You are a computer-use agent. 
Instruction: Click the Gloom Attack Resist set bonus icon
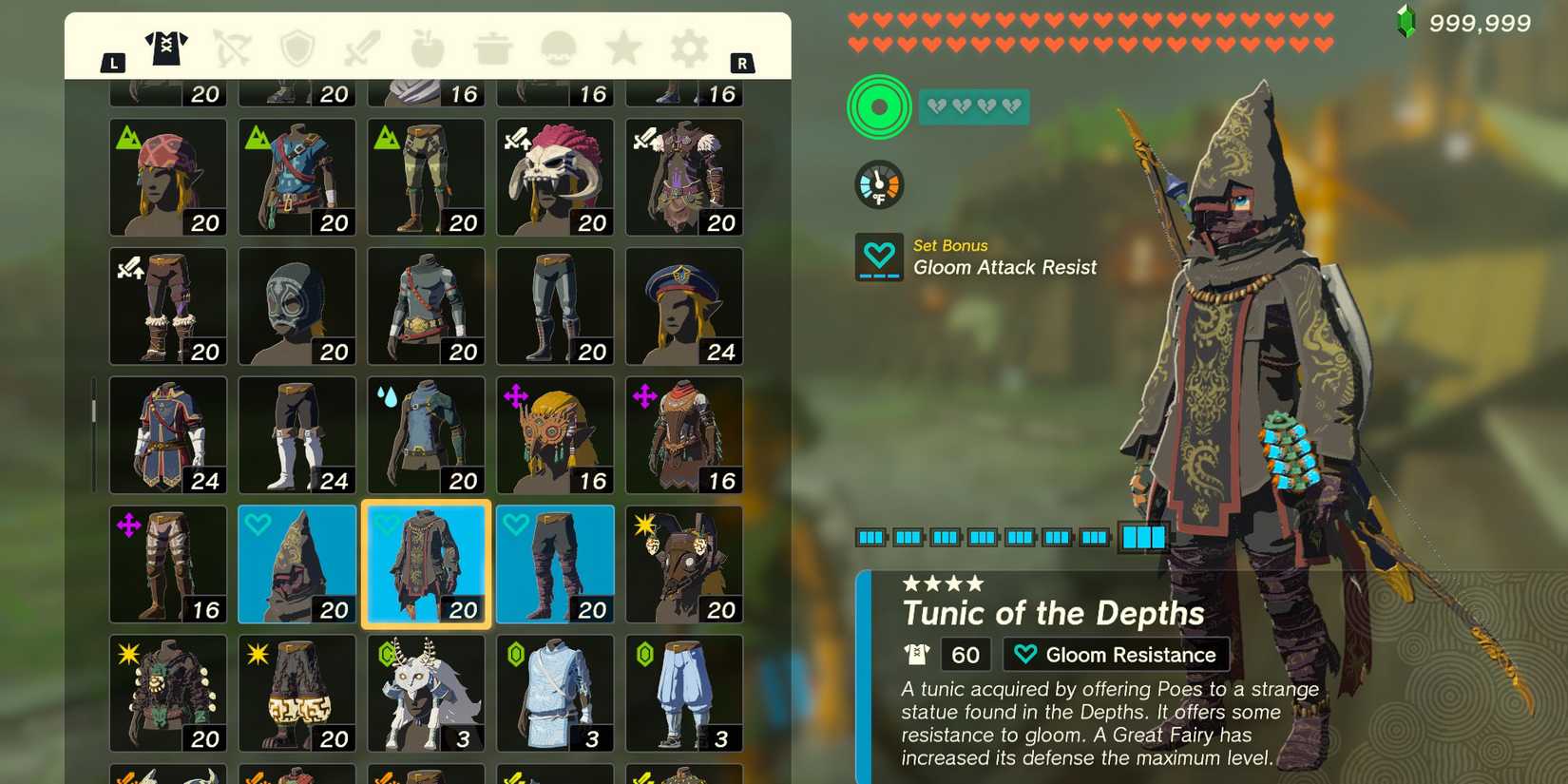point(878,257)
